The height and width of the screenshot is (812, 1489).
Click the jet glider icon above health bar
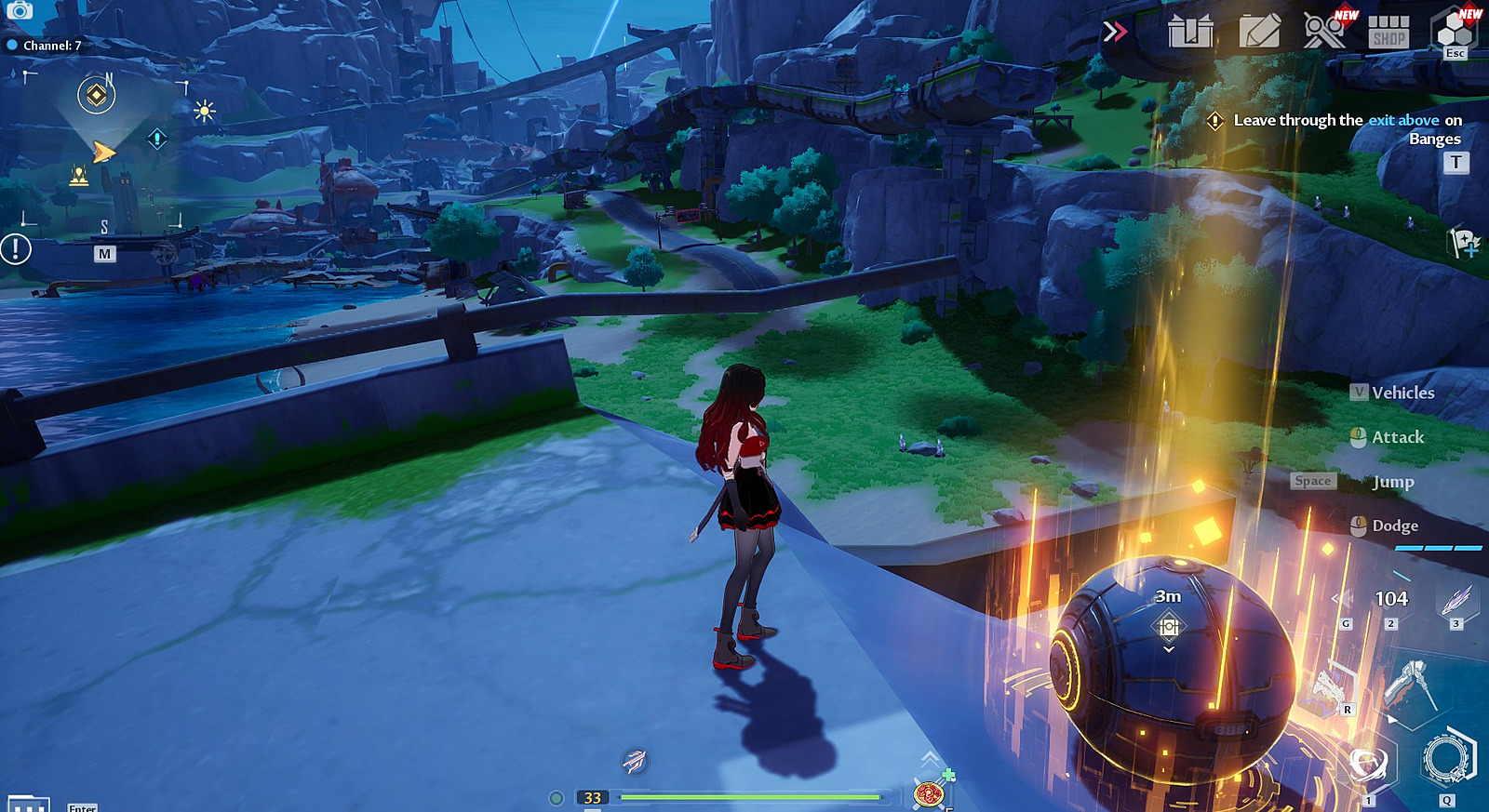click(635, 761)
